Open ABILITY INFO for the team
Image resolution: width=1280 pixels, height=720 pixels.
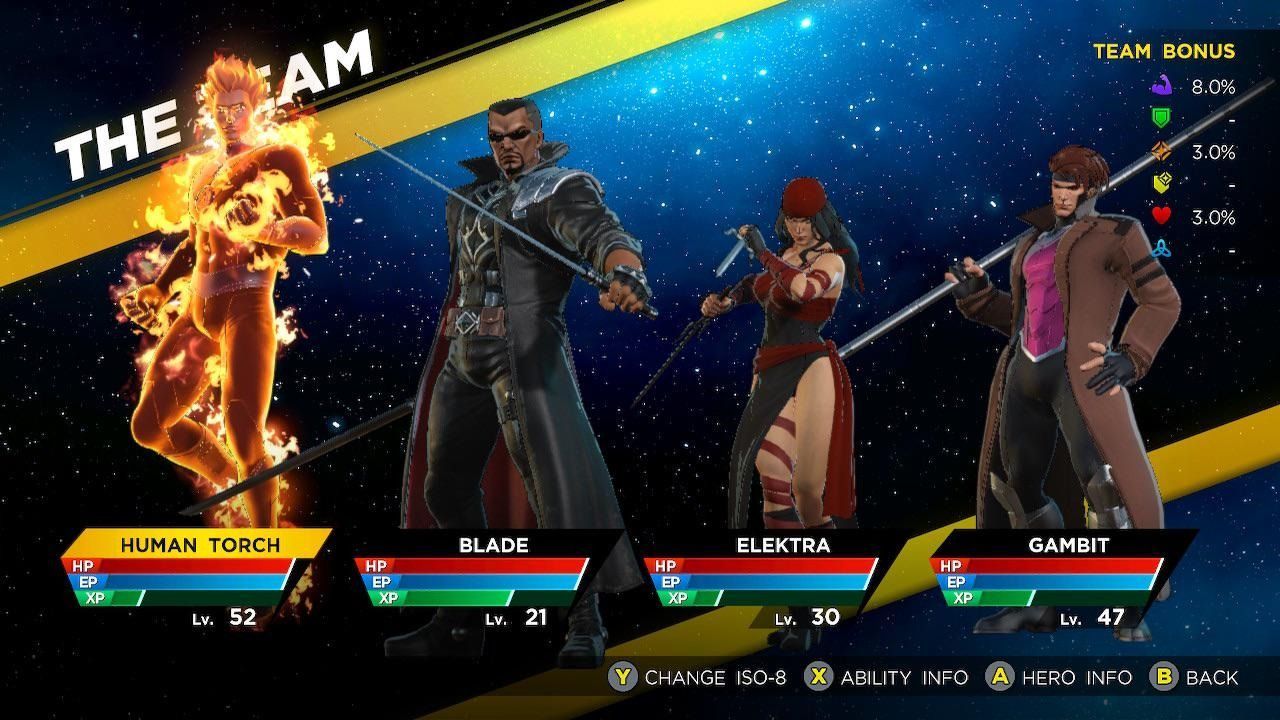[905, 677]
